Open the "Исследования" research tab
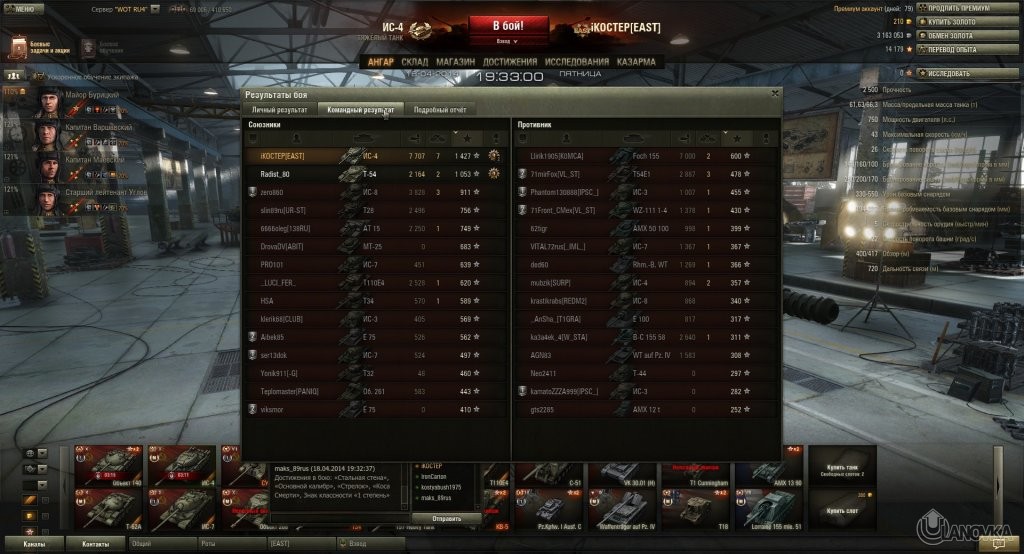1024x554 pixels. [577, 62]
